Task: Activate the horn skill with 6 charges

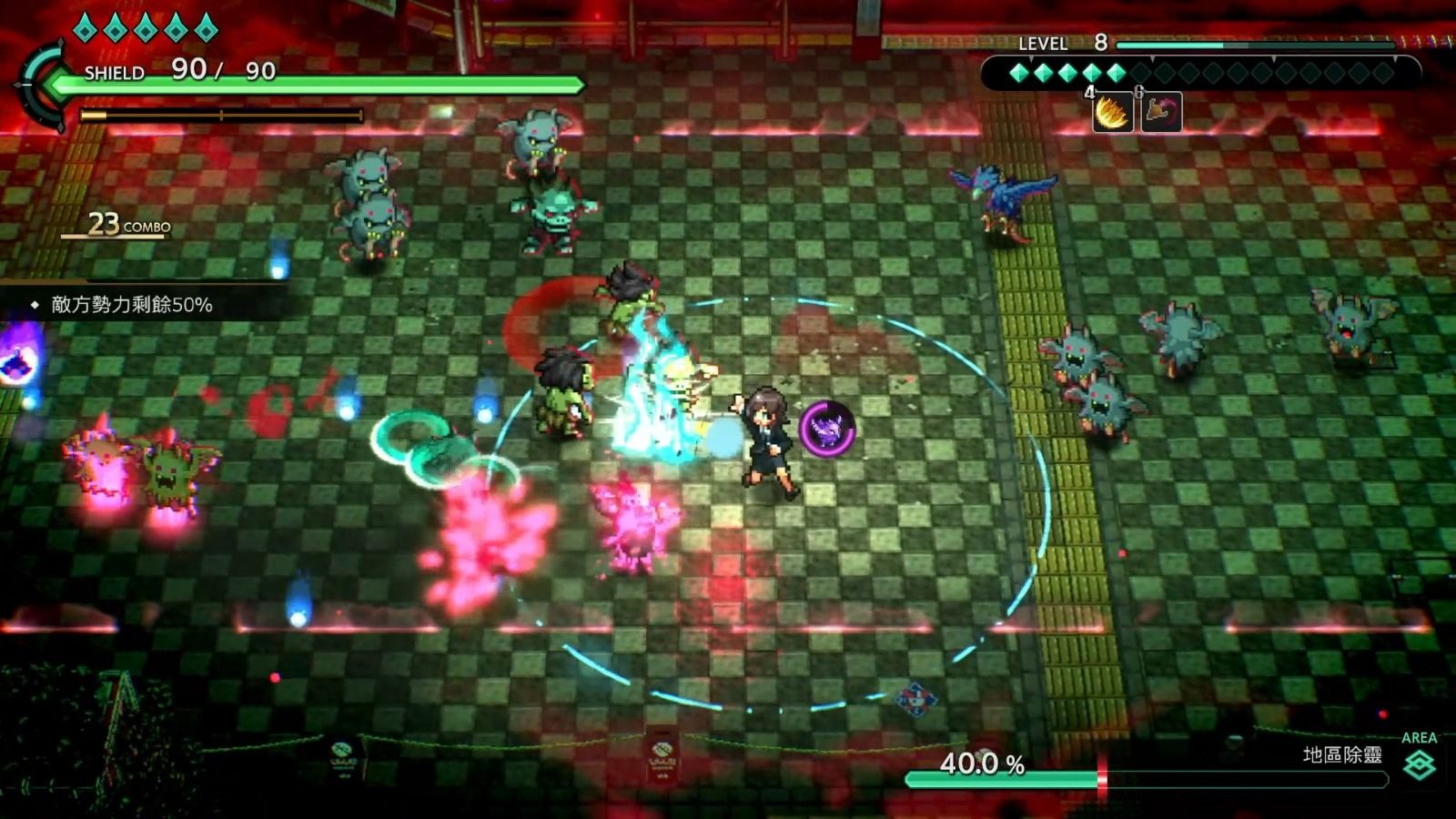Action: 1160,114
